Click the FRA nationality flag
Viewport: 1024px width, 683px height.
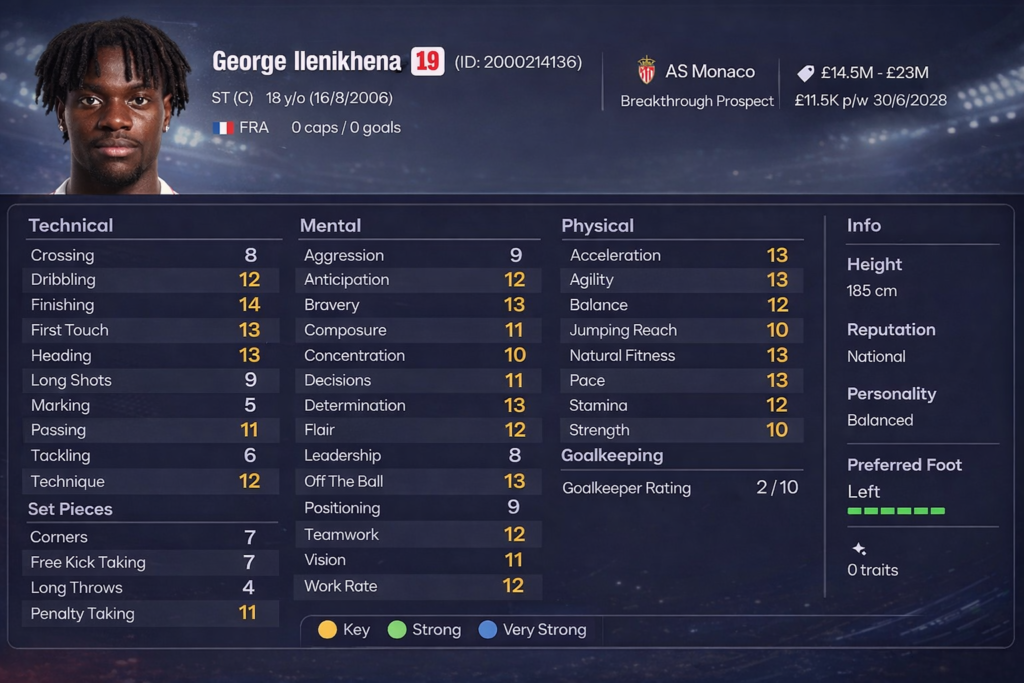tap(223, 128)
